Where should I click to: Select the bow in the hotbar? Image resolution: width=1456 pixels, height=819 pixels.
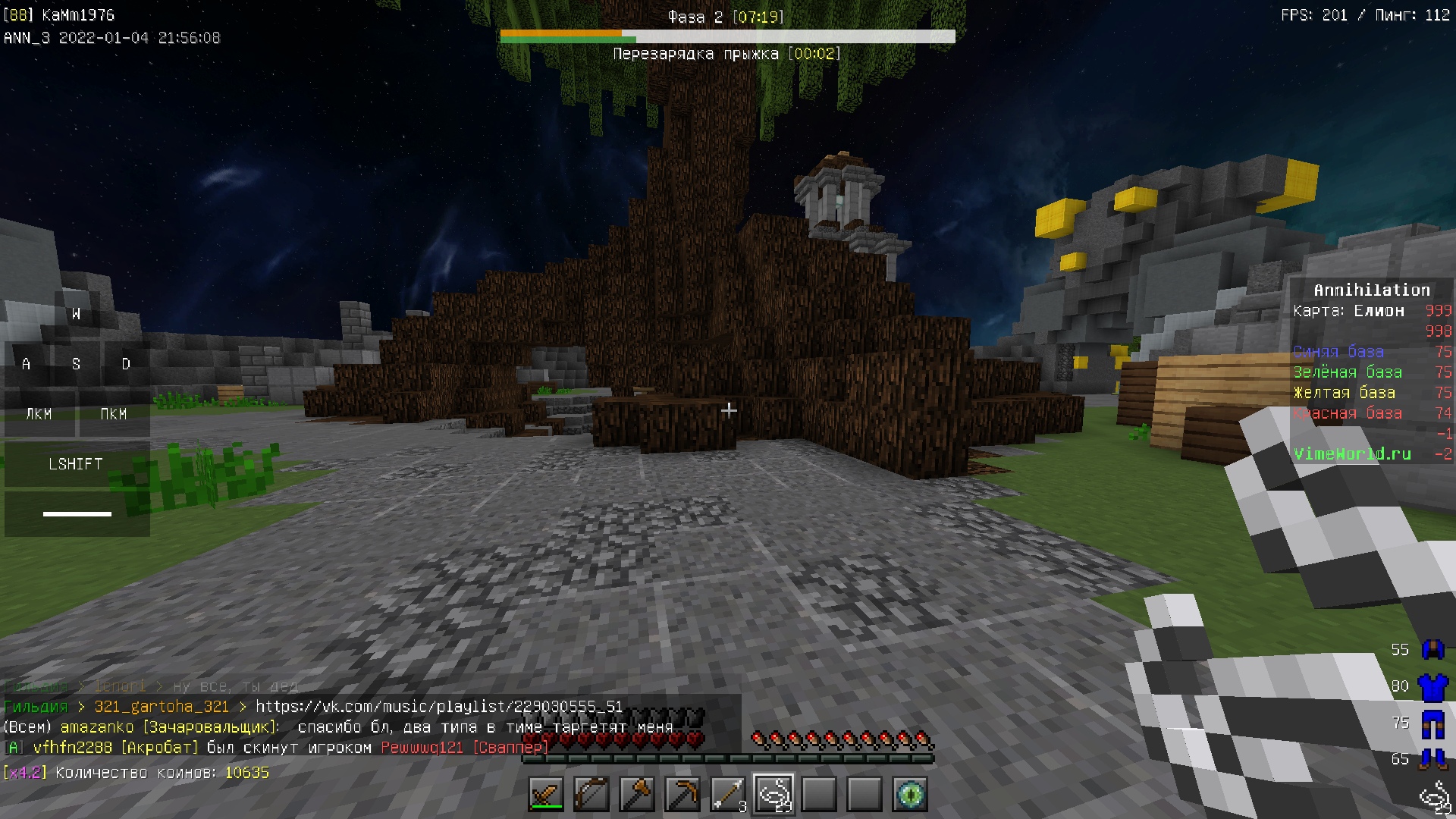pos(591,795)
